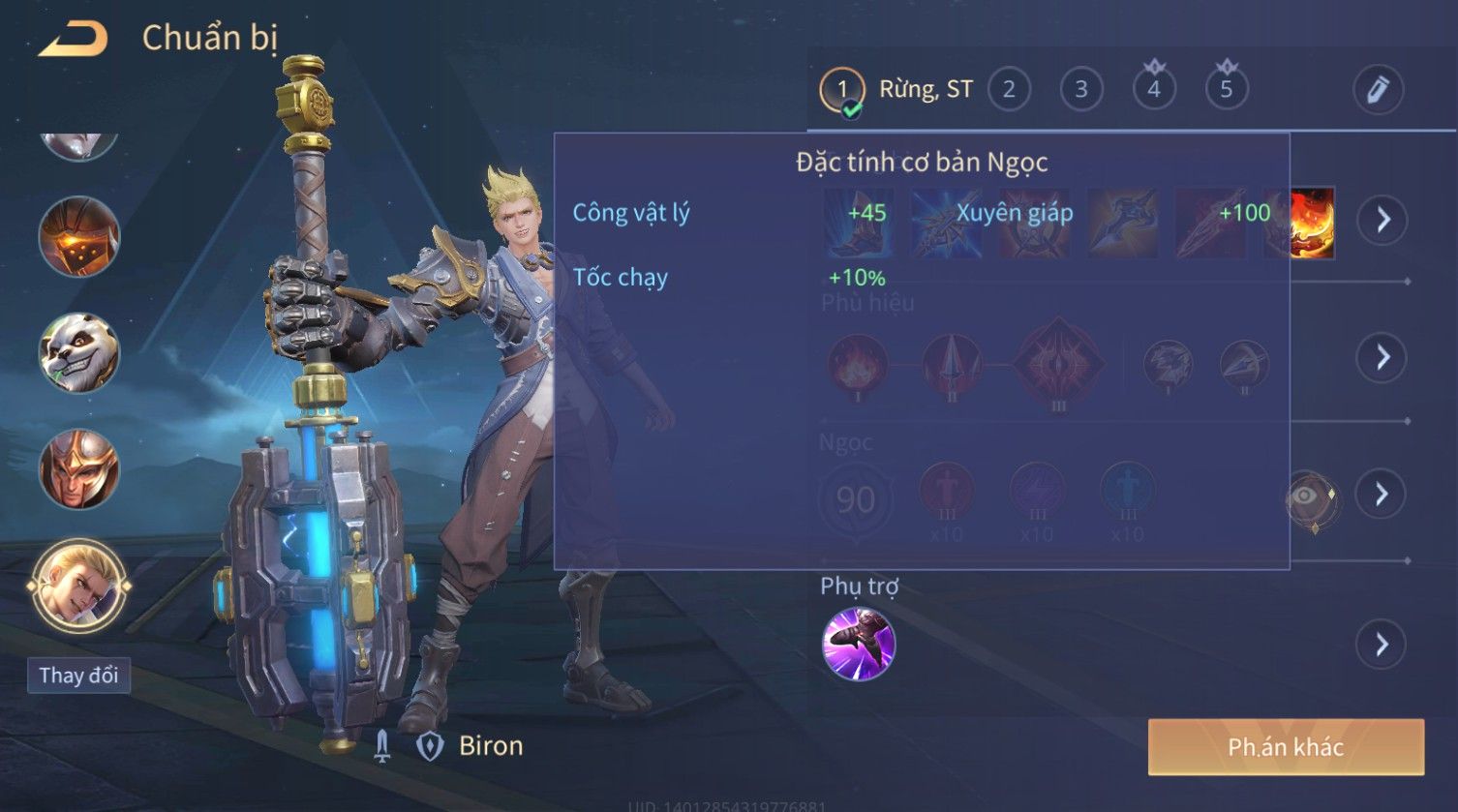The image size is (1458, 812).
Task: Choose the dark armored hero portrait
Action: pyautogui.click(x=78, y=236)
